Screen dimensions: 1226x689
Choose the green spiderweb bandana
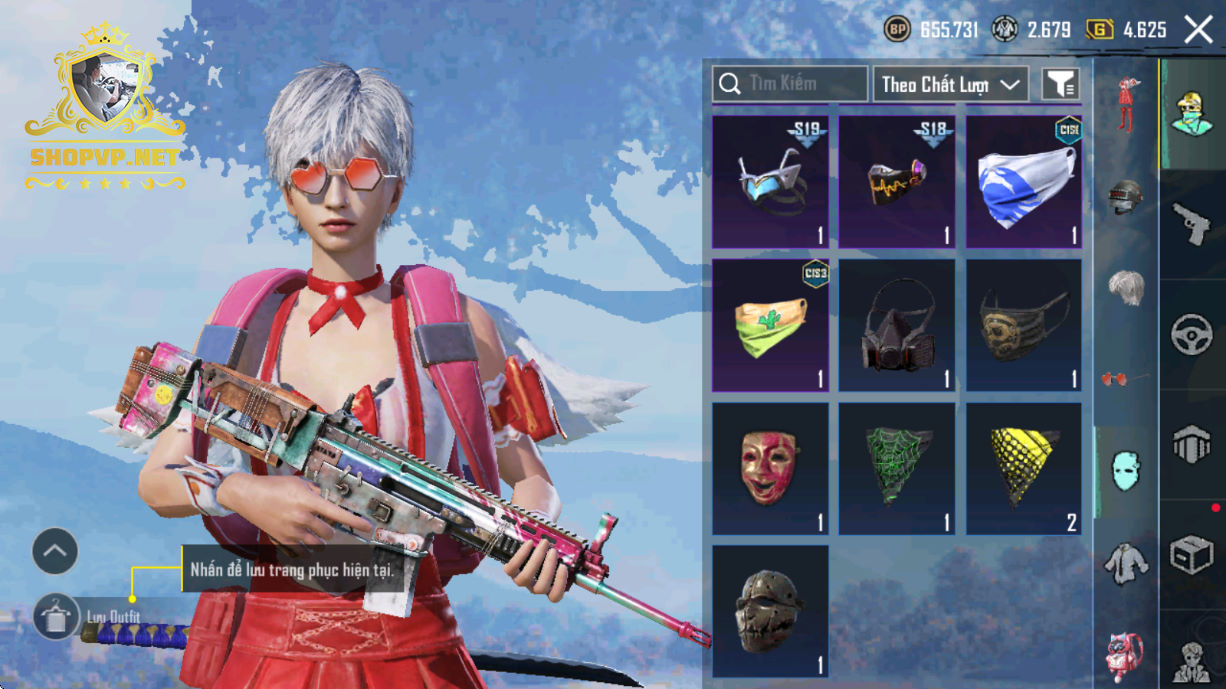point(897,468)
